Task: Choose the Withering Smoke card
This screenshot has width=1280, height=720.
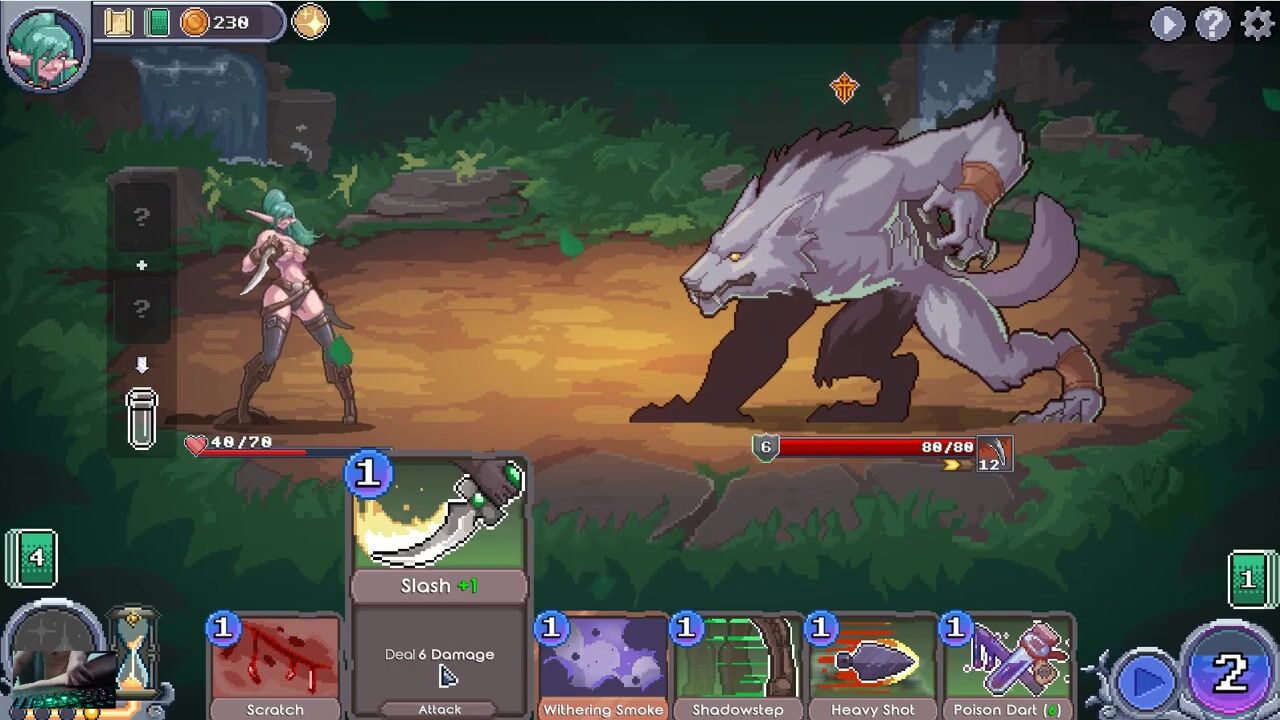Action: click(603, 666)
